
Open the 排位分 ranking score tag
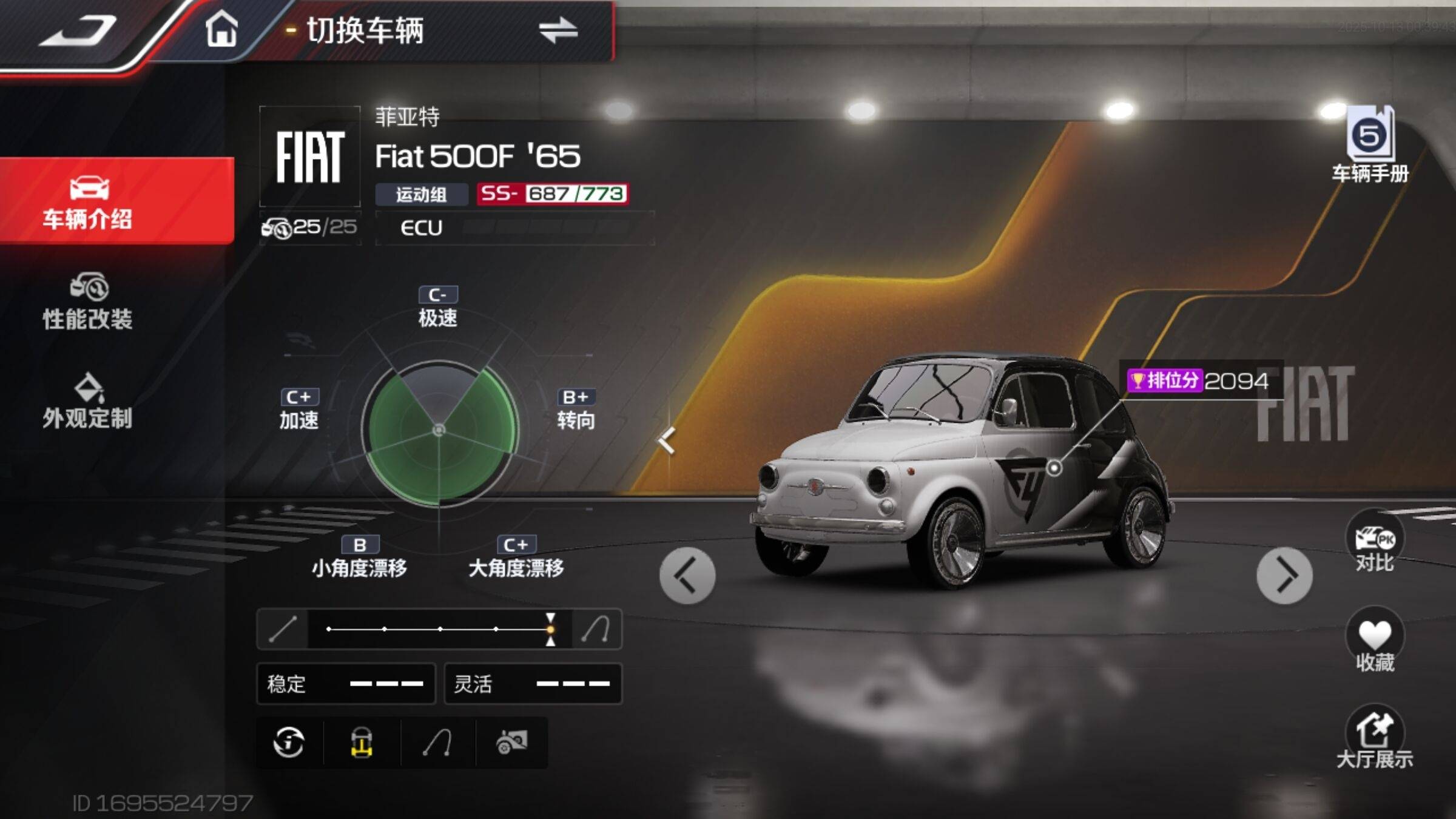(x=1197, y=381)
